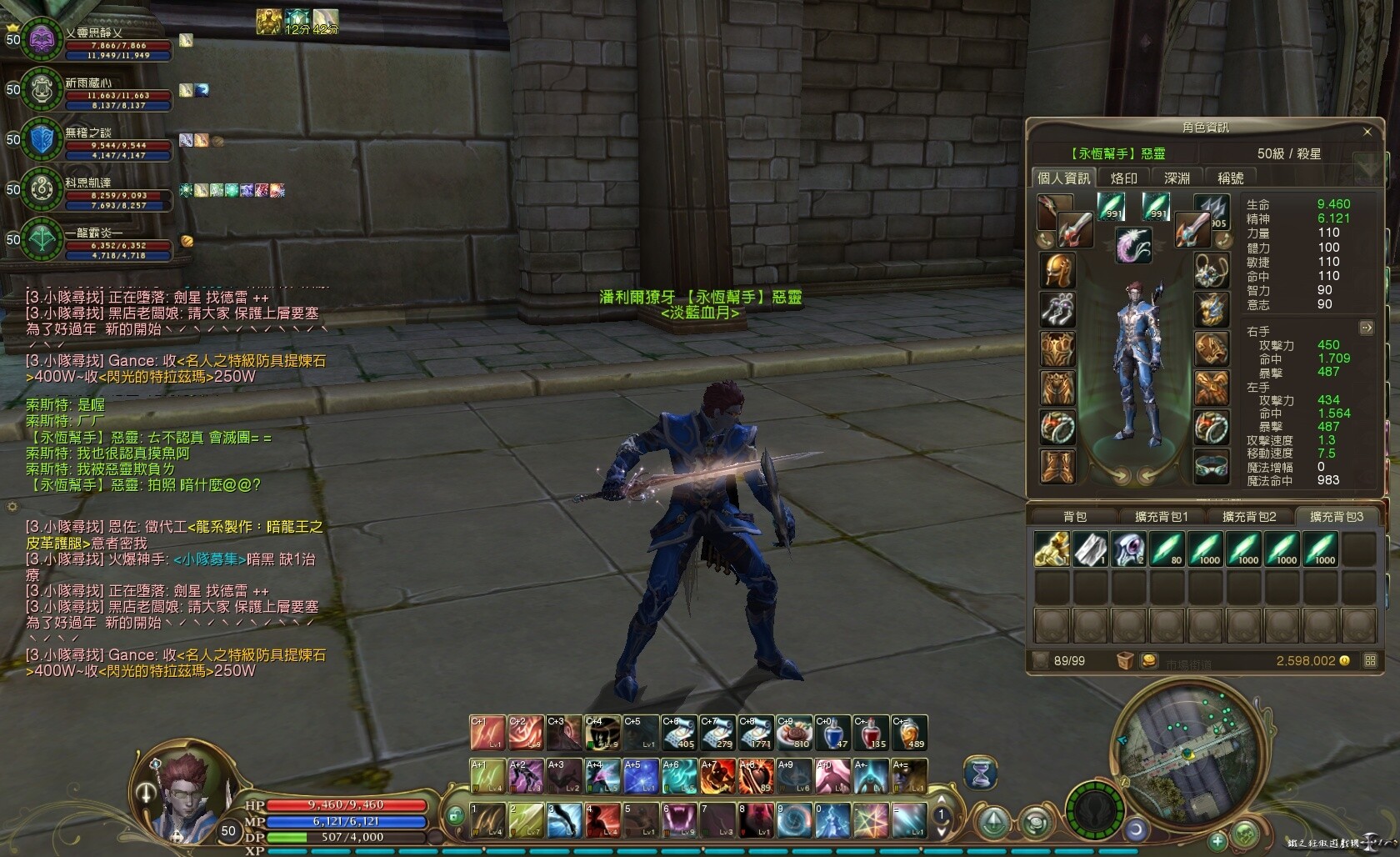
Task: Eat the steak food item on hotbar
Action: click(795, 733)
